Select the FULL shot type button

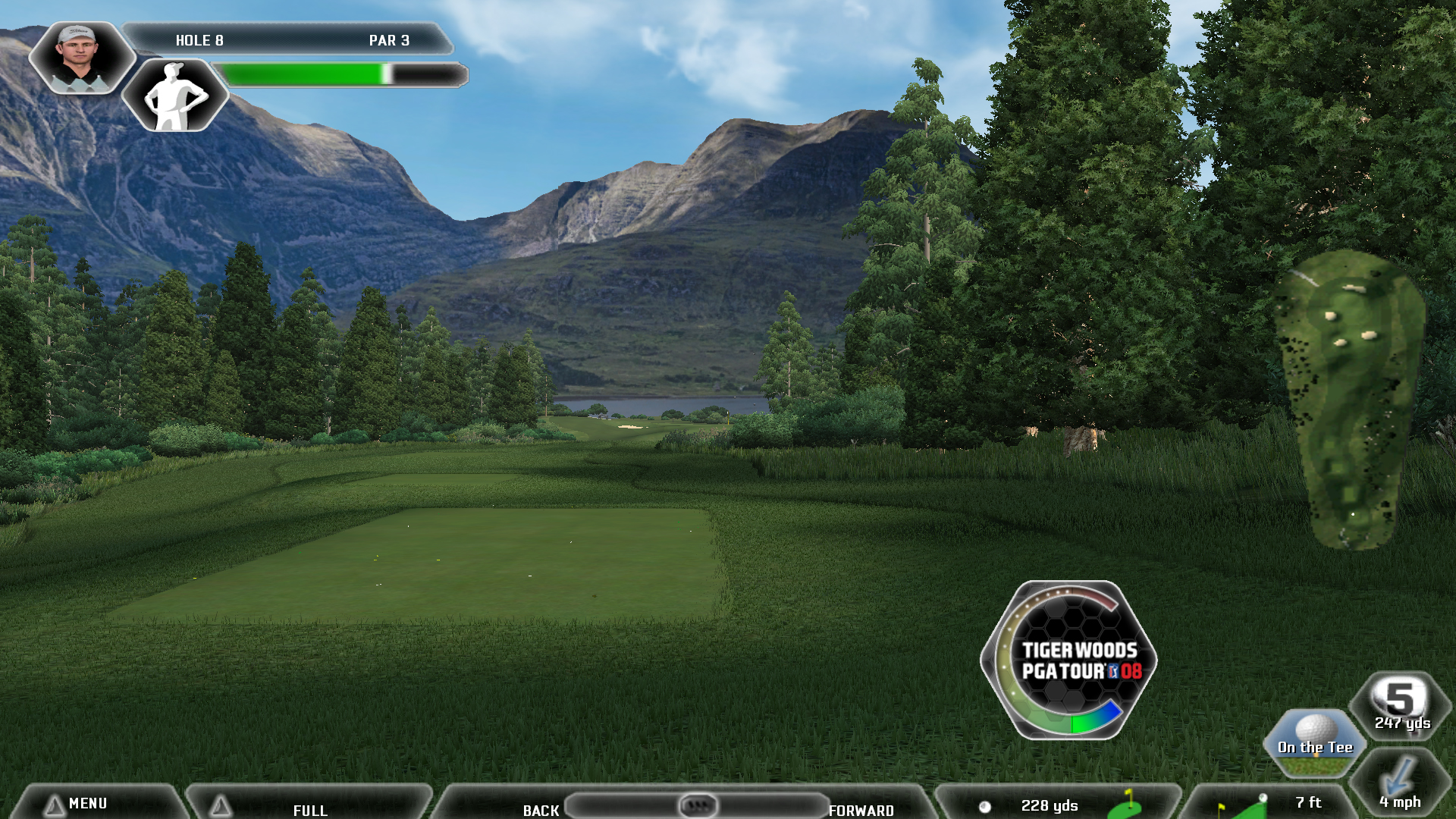click(309, 807)
